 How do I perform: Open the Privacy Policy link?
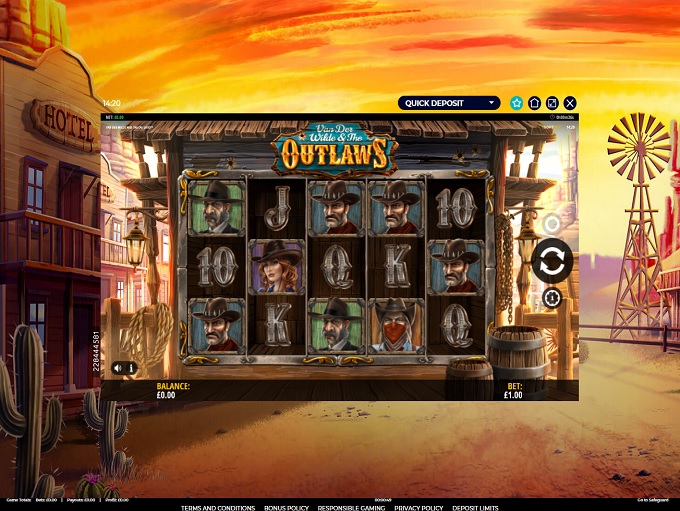[418, 508]
